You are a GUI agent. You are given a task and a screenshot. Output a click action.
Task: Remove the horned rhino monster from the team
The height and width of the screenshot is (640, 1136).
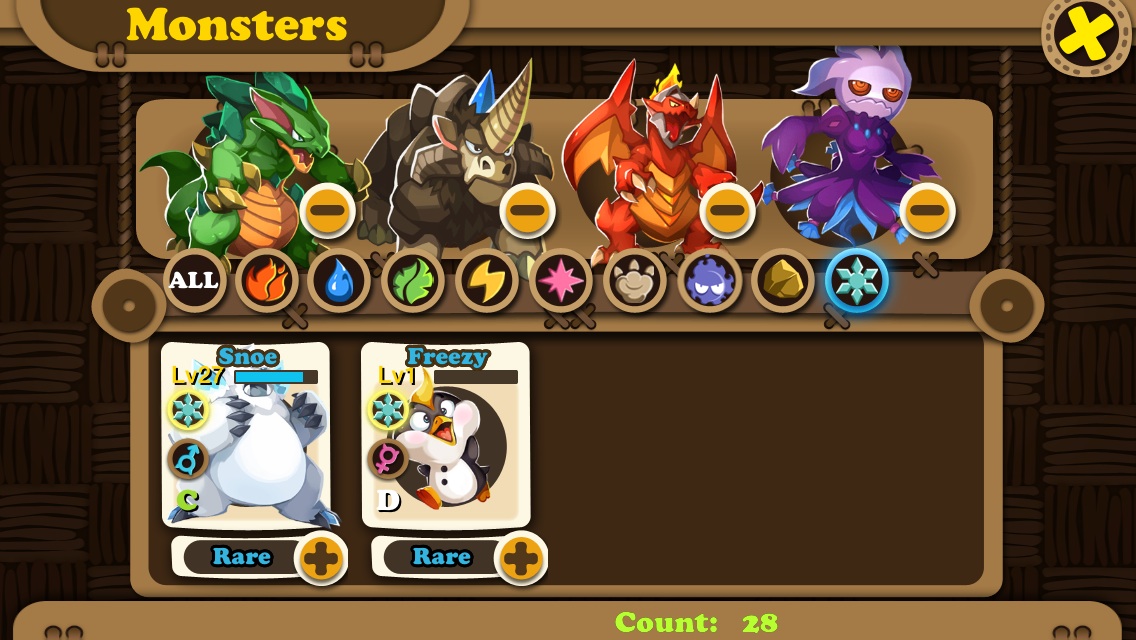coord(528,210)
